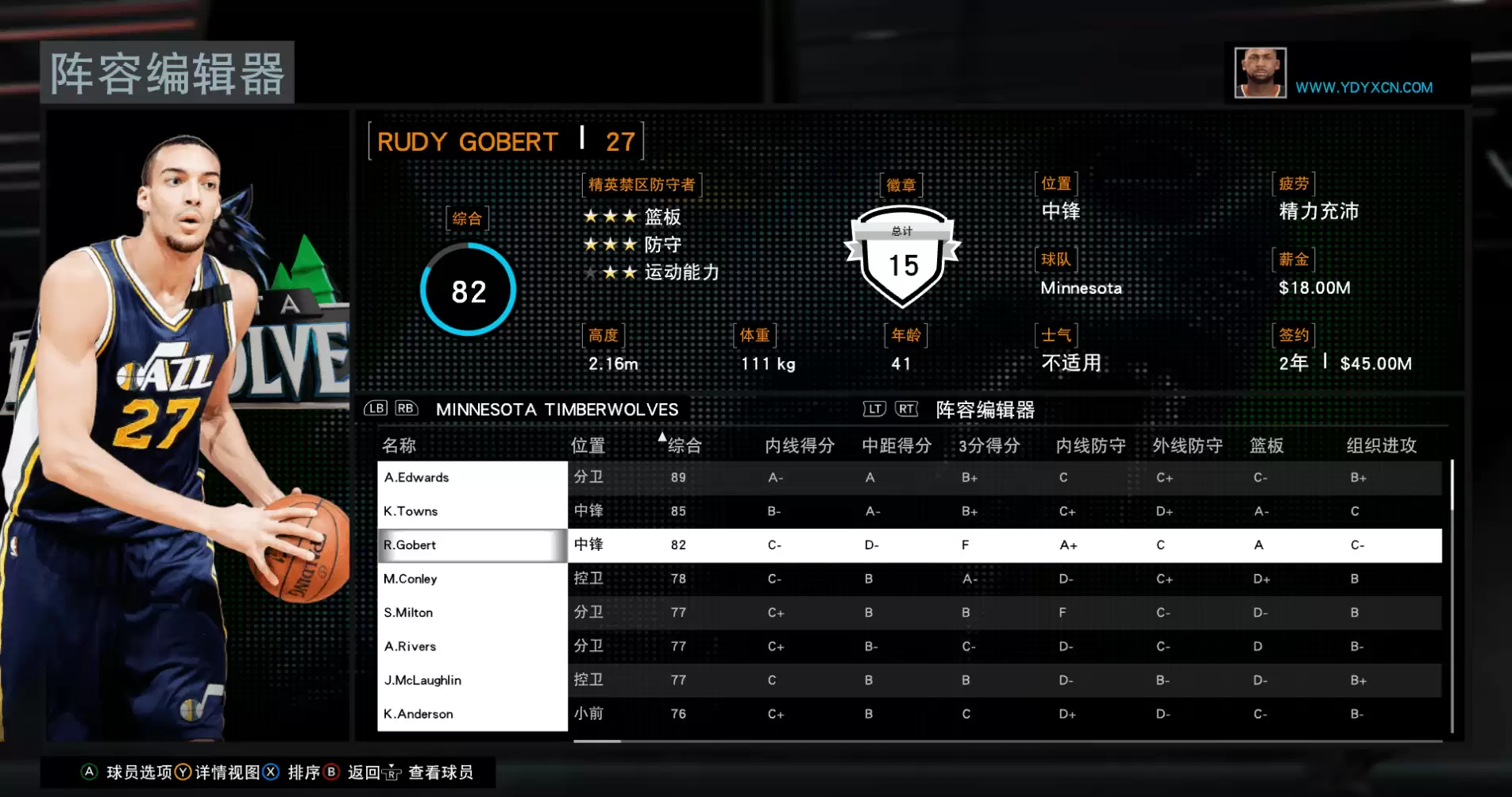Screen dimensions: 1512x797
Task: Change view with the 阵容编辑器 selector
Action: click(x=985, y=410)
